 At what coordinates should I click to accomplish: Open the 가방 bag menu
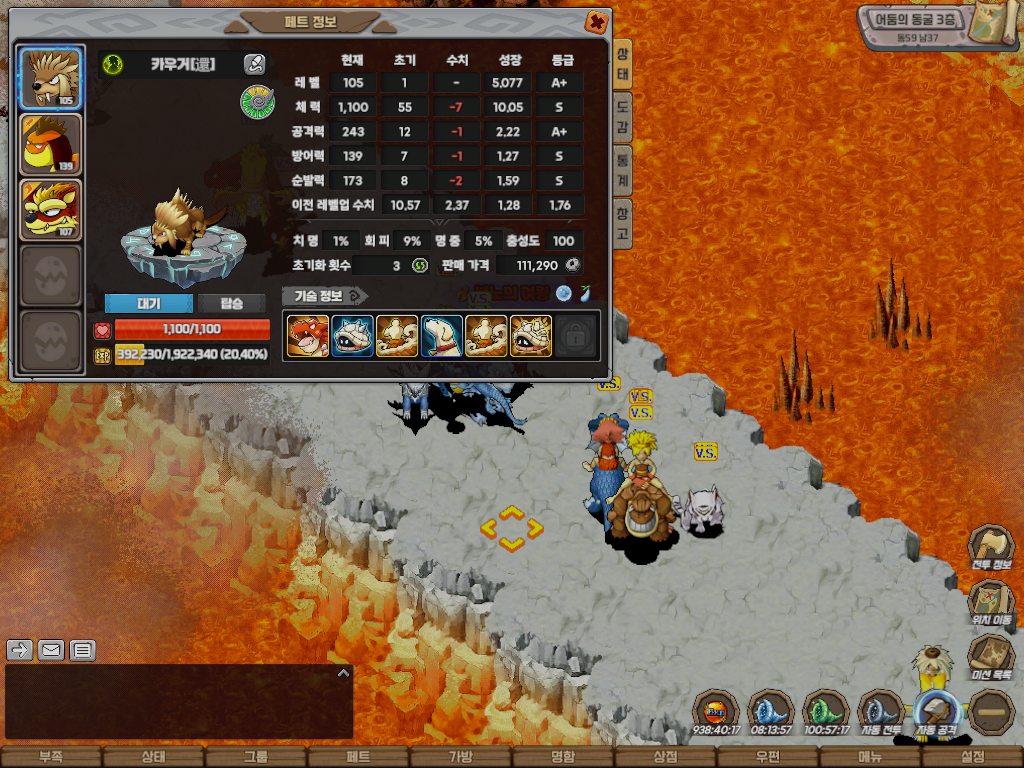(461, 757)
